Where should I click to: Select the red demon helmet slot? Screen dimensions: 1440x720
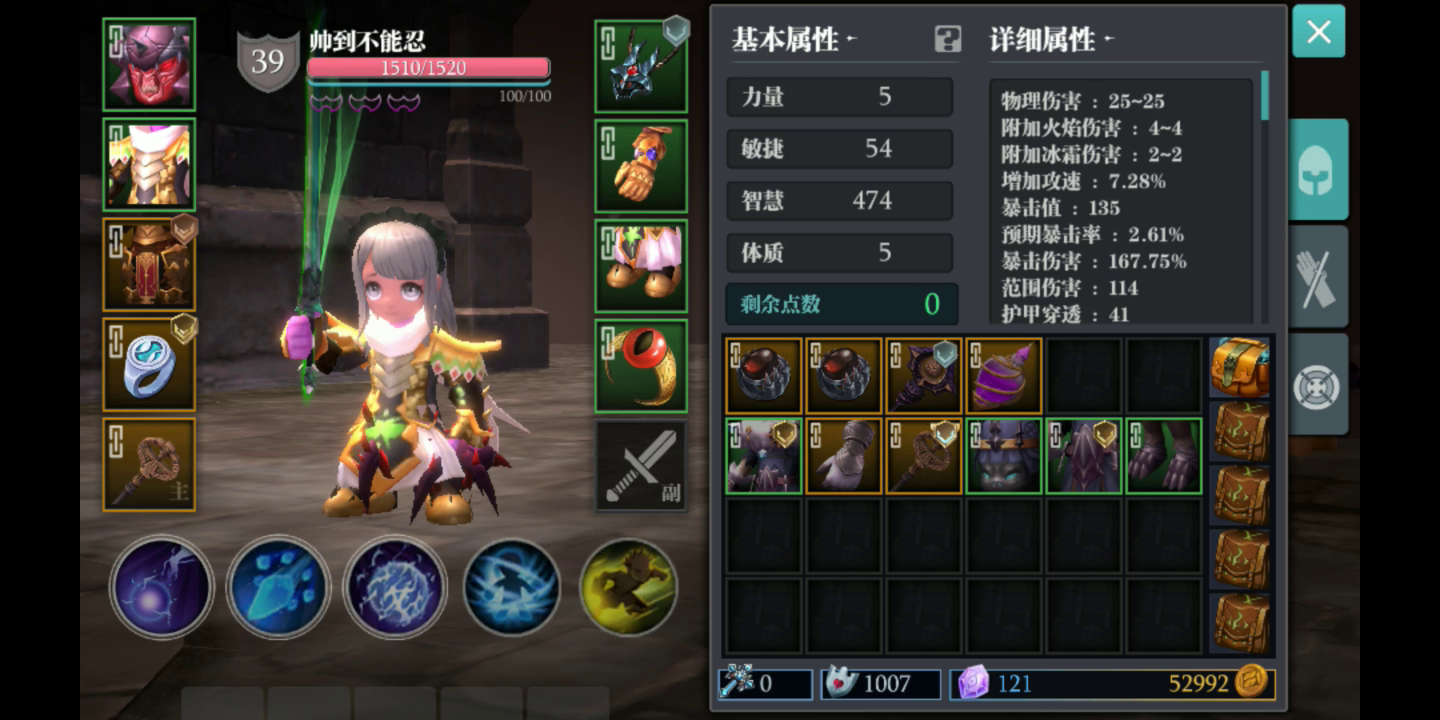point(148,64)
